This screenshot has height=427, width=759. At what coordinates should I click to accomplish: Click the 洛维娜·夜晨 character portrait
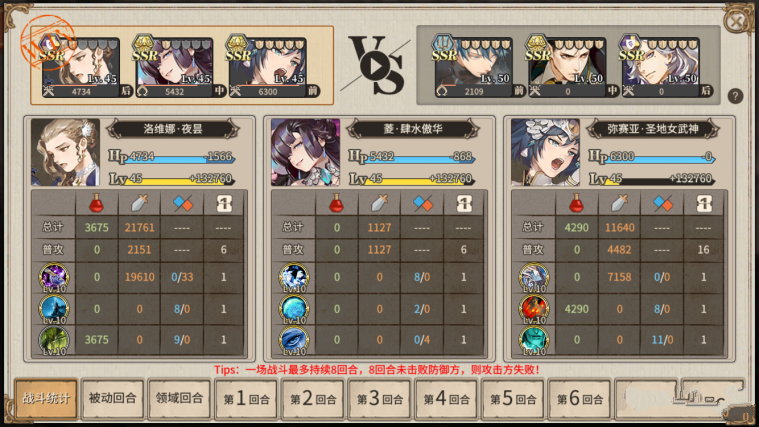pyautogui.click(x=66, y=152)
